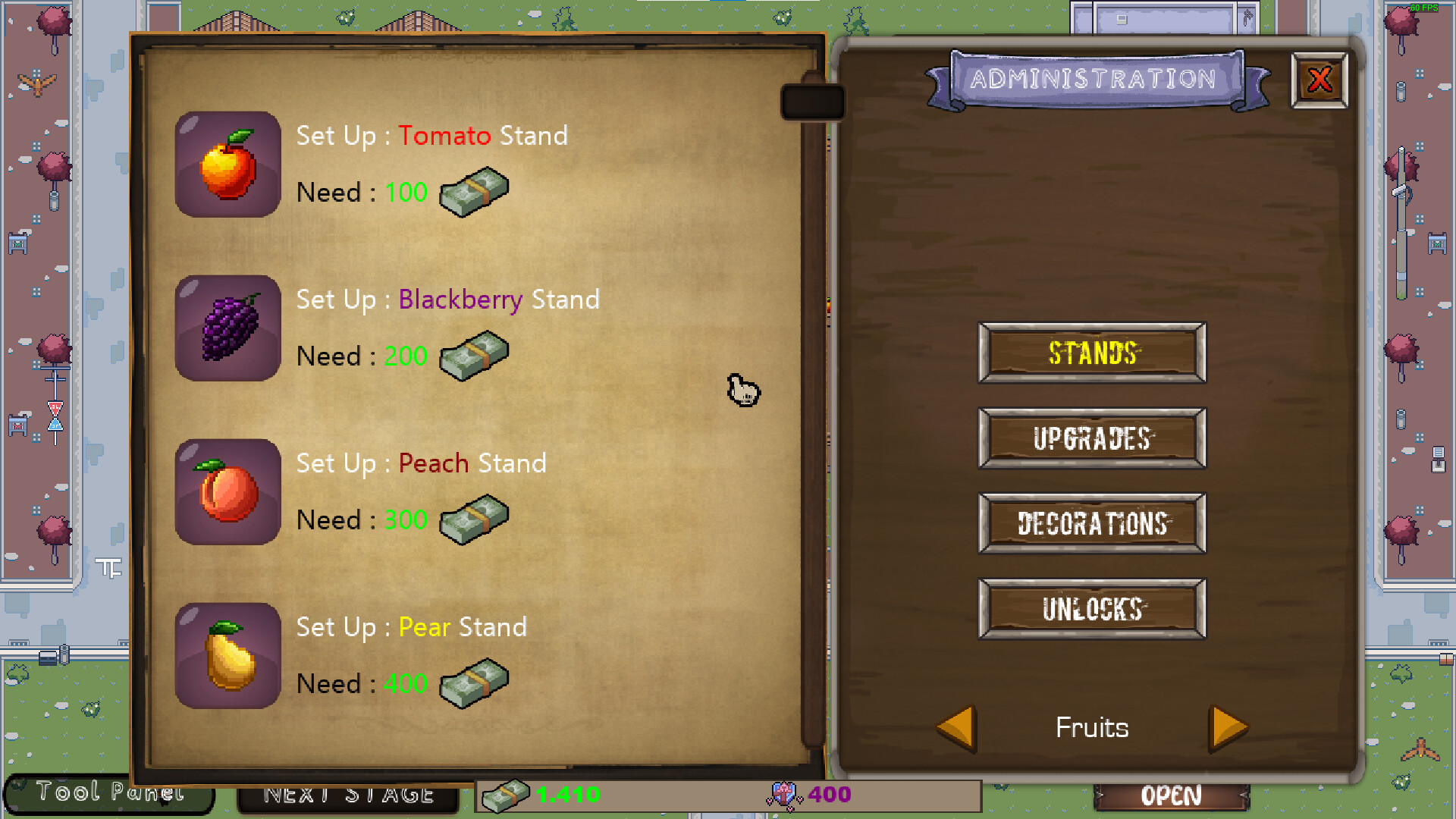Toggle the Tool Panel open
Image resolution: width=1456 pixels, height=819 pixels.
pyautogui.click(x=108, y=793)
